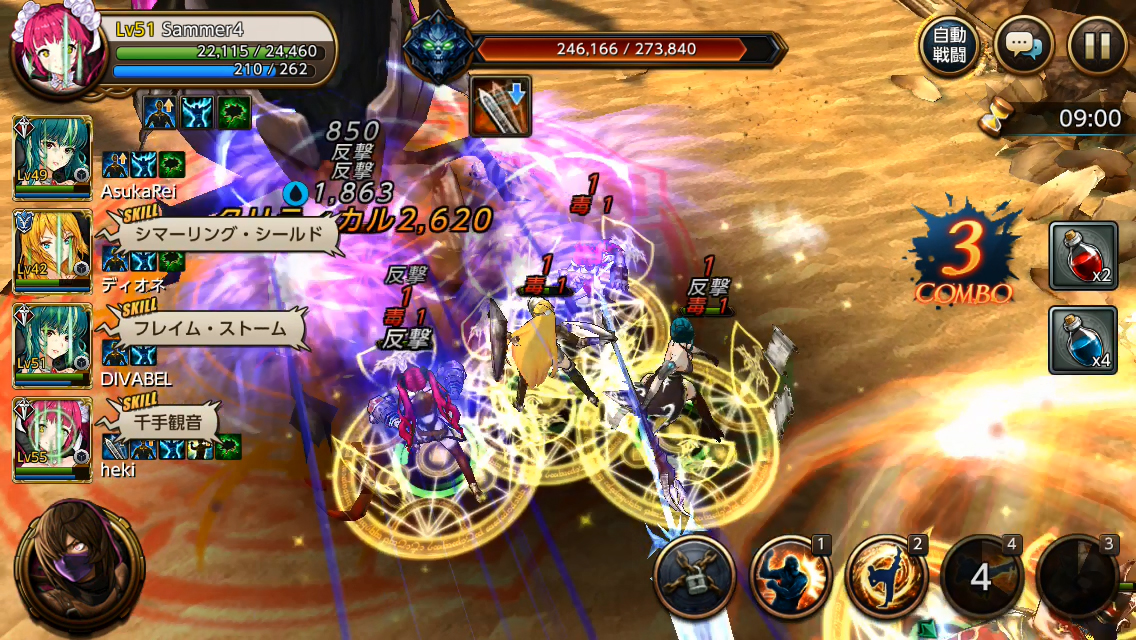Select party member DIVABEL's portrait
Screen dimensions: 1136x640
[x=52, y=346]
